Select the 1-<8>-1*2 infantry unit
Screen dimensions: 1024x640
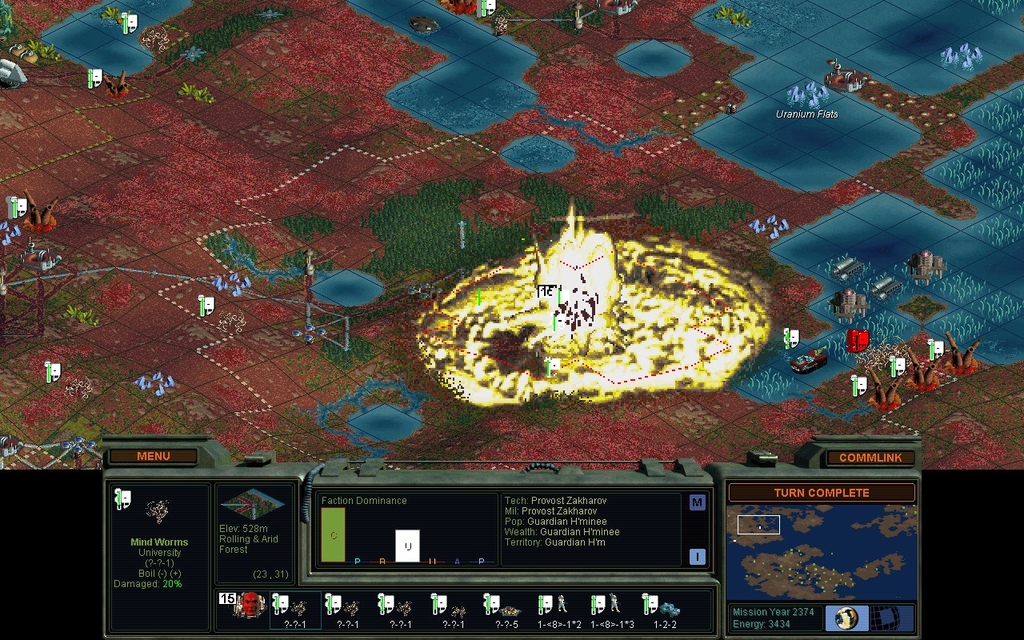click(559, 608)
